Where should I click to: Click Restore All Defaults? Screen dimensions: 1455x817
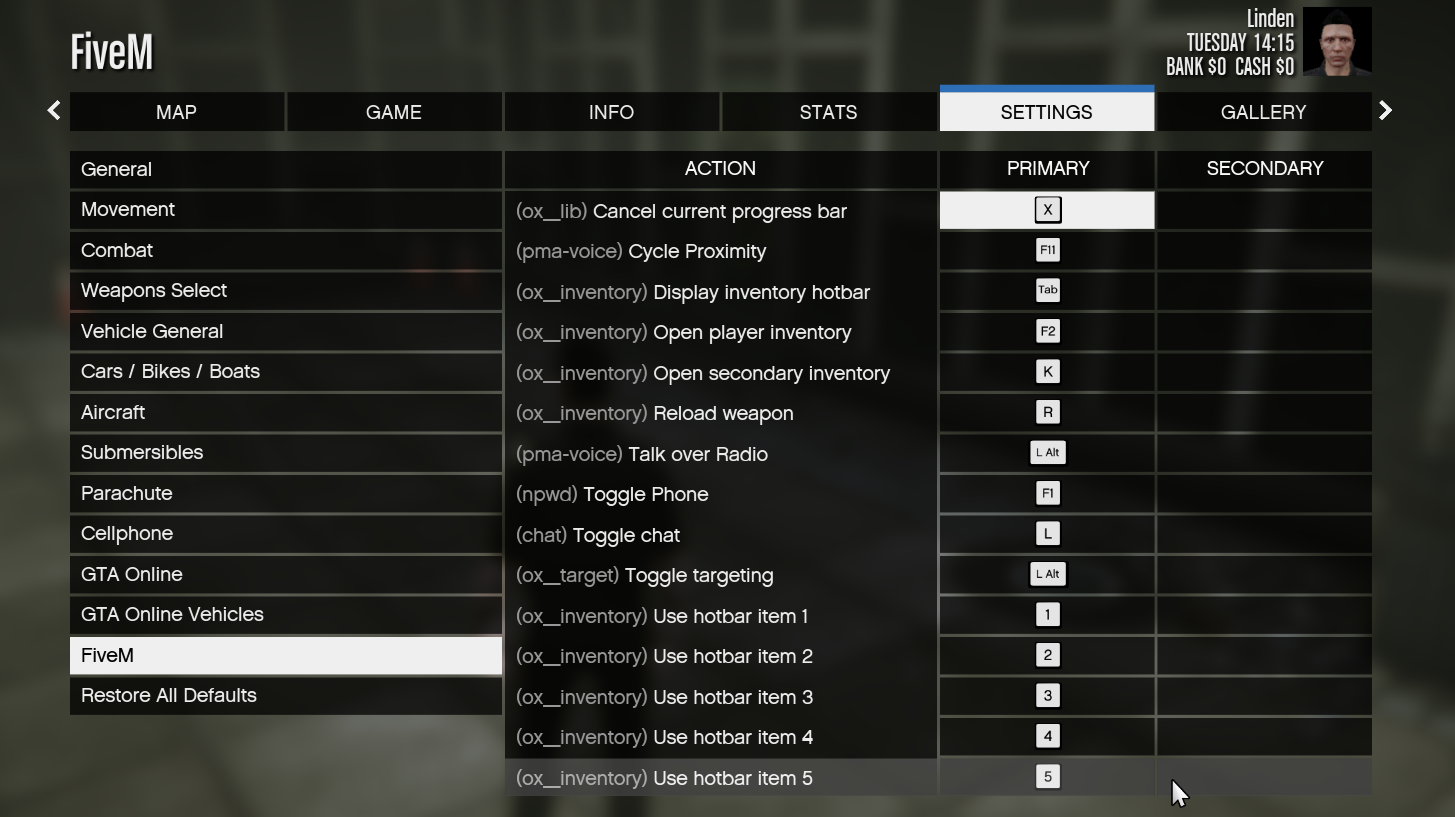click(x=286, y=695)
